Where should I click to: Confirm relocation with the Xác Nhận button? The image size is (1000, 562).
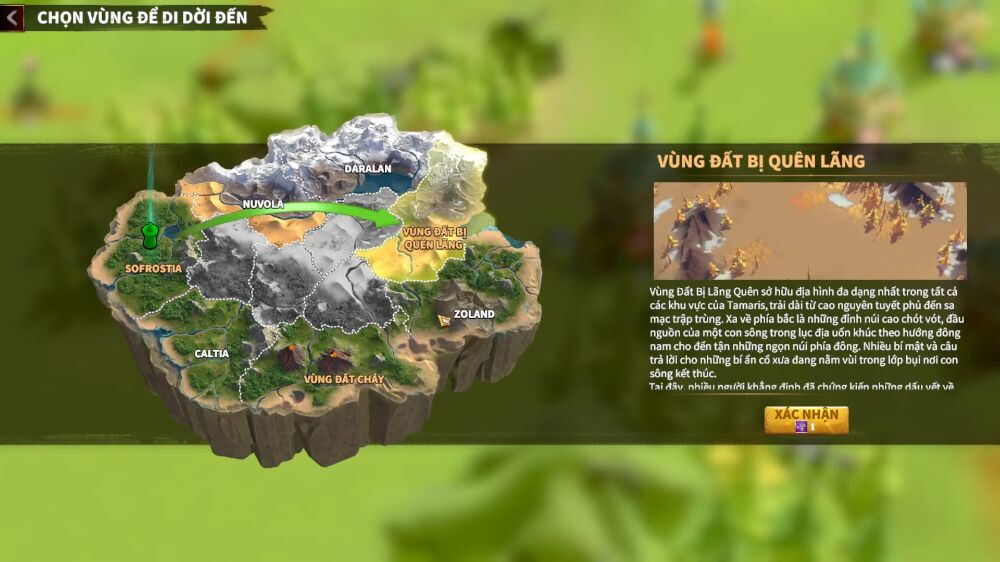806,420
